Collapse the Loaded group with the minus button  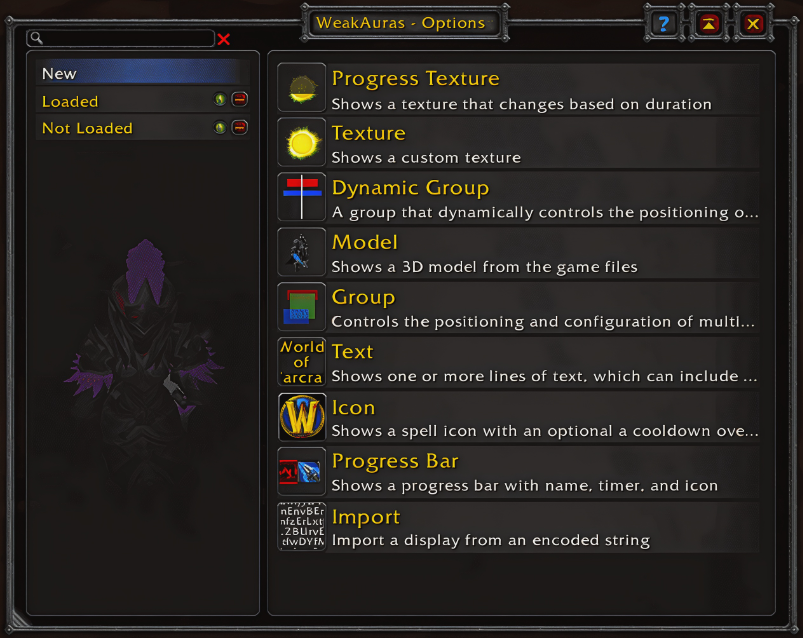pos(239,100)
